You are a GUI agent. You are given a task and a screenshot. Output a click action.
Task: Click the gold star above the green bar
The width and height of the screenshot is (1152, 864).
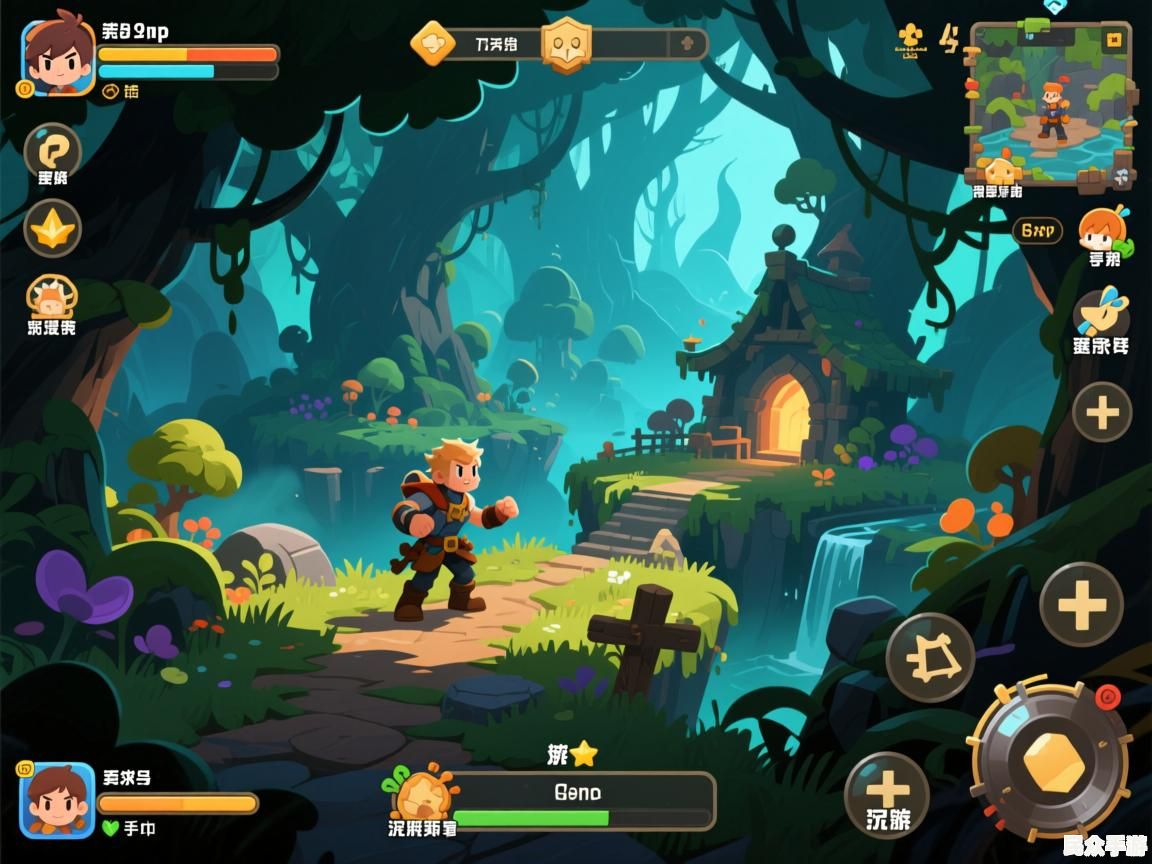(583, 755)
